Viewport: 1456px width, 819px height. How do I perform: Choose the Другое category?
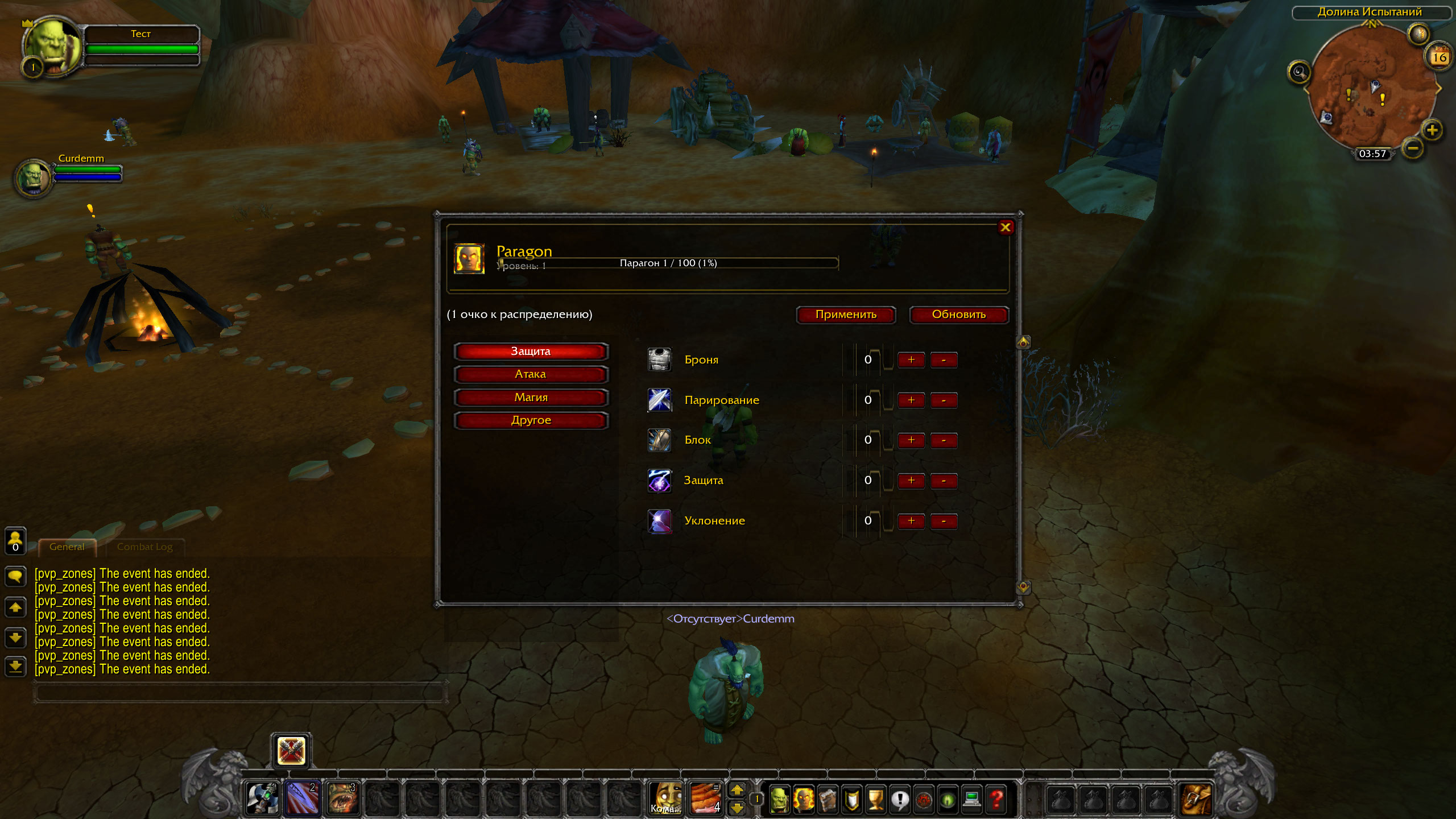pos(531,420)
